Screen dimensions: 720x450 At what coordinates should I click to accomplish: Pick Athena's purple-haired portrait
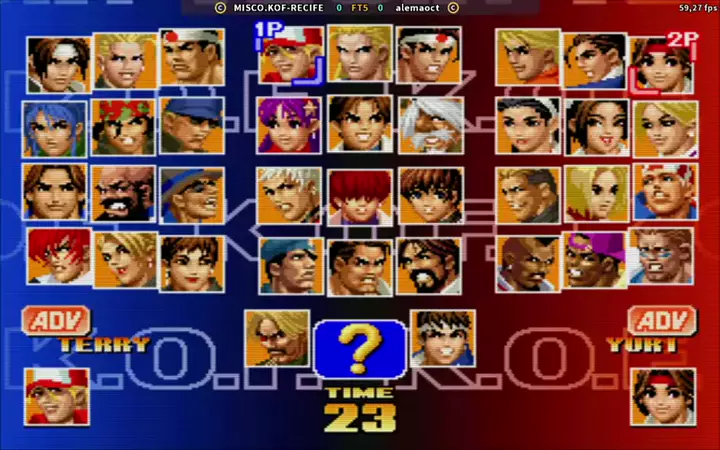pyautogui.click(x=290, y=126)
